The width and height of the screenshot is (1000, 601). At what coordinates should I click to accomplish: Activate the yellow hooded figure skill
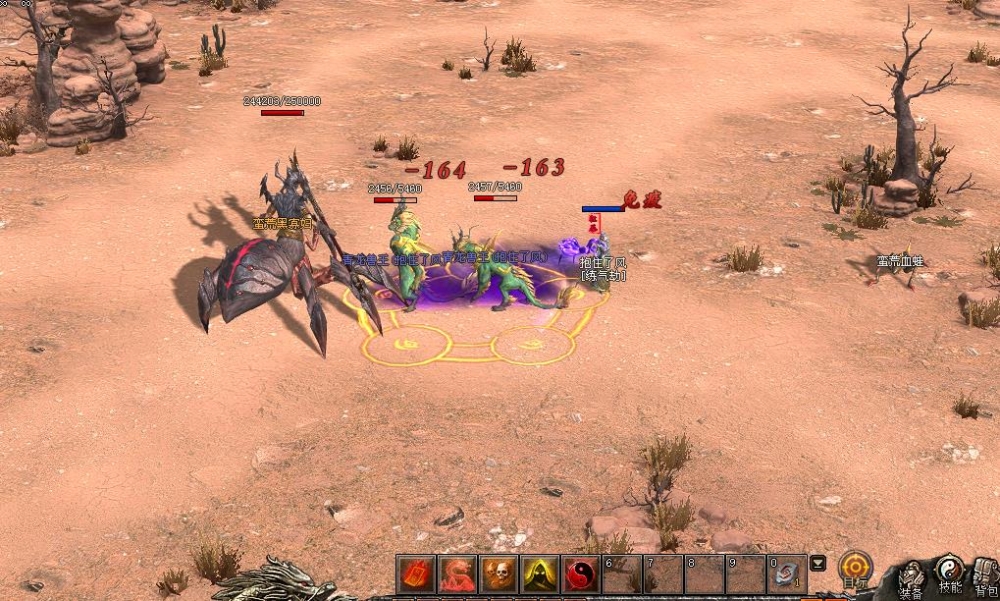click(x=539, y=575)
